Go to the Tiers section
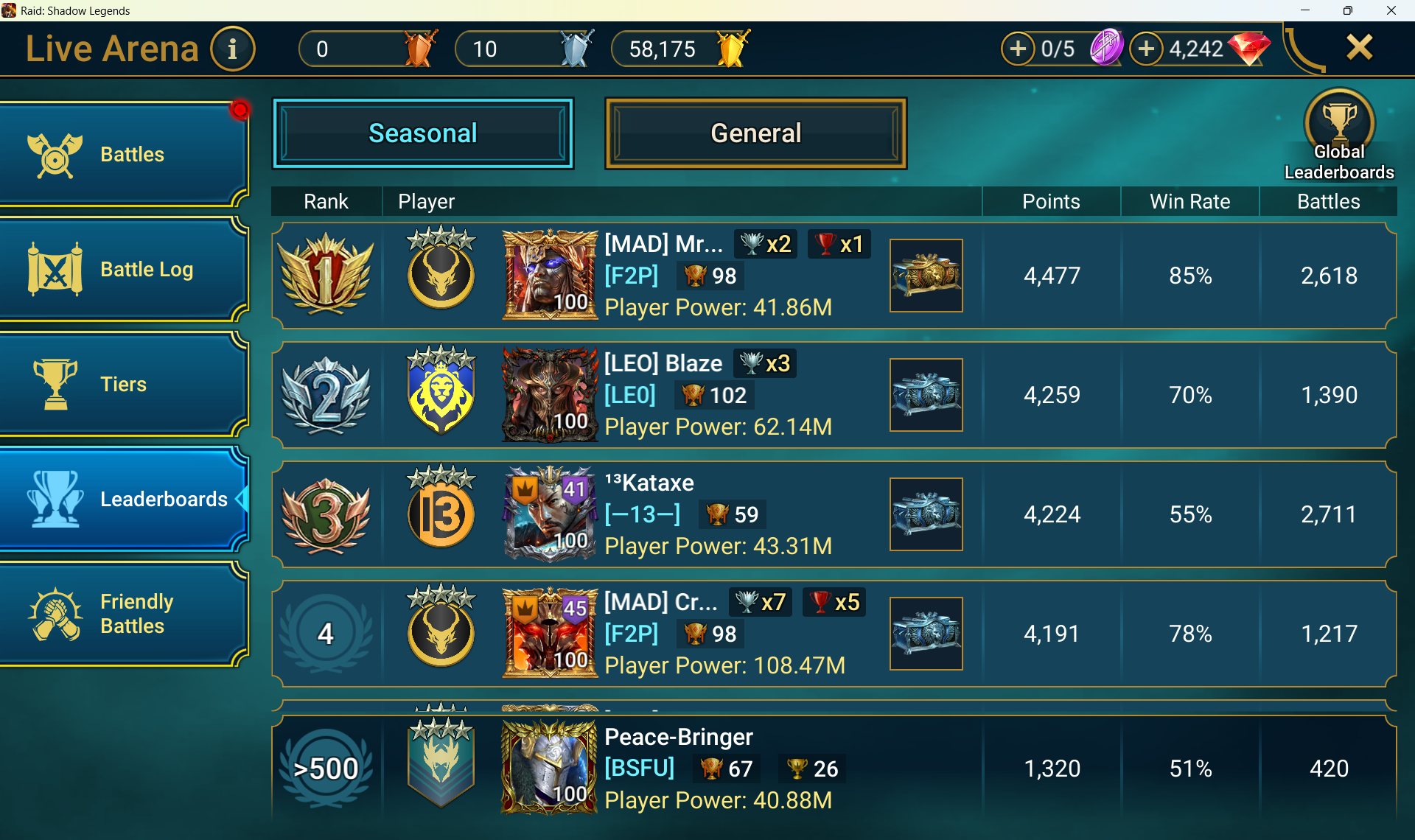The width and height of the screenshot is (1415, 840). 124,385
